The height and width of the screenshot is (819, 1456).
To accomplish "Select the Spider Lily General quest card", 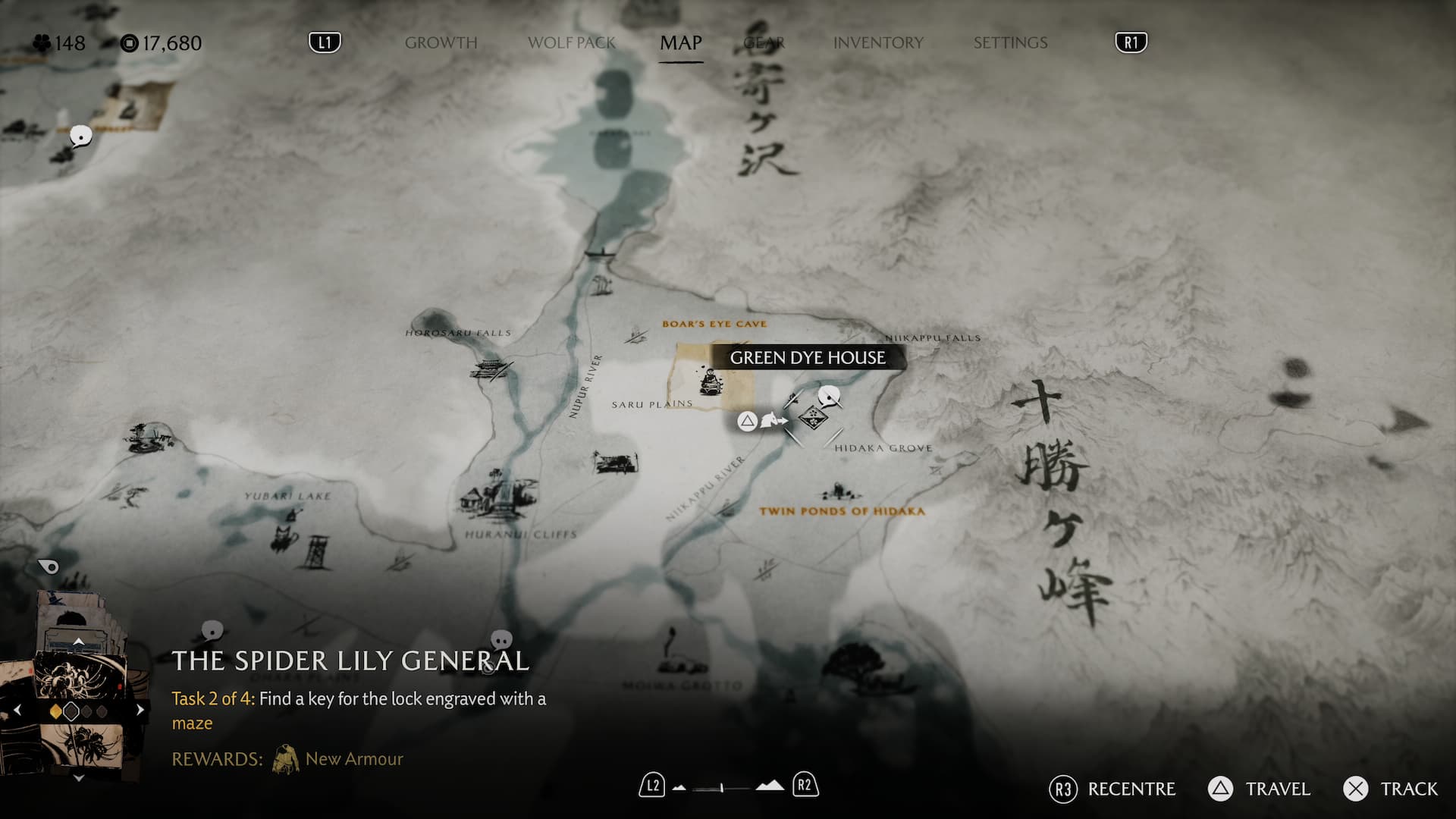I will point(79,682).
